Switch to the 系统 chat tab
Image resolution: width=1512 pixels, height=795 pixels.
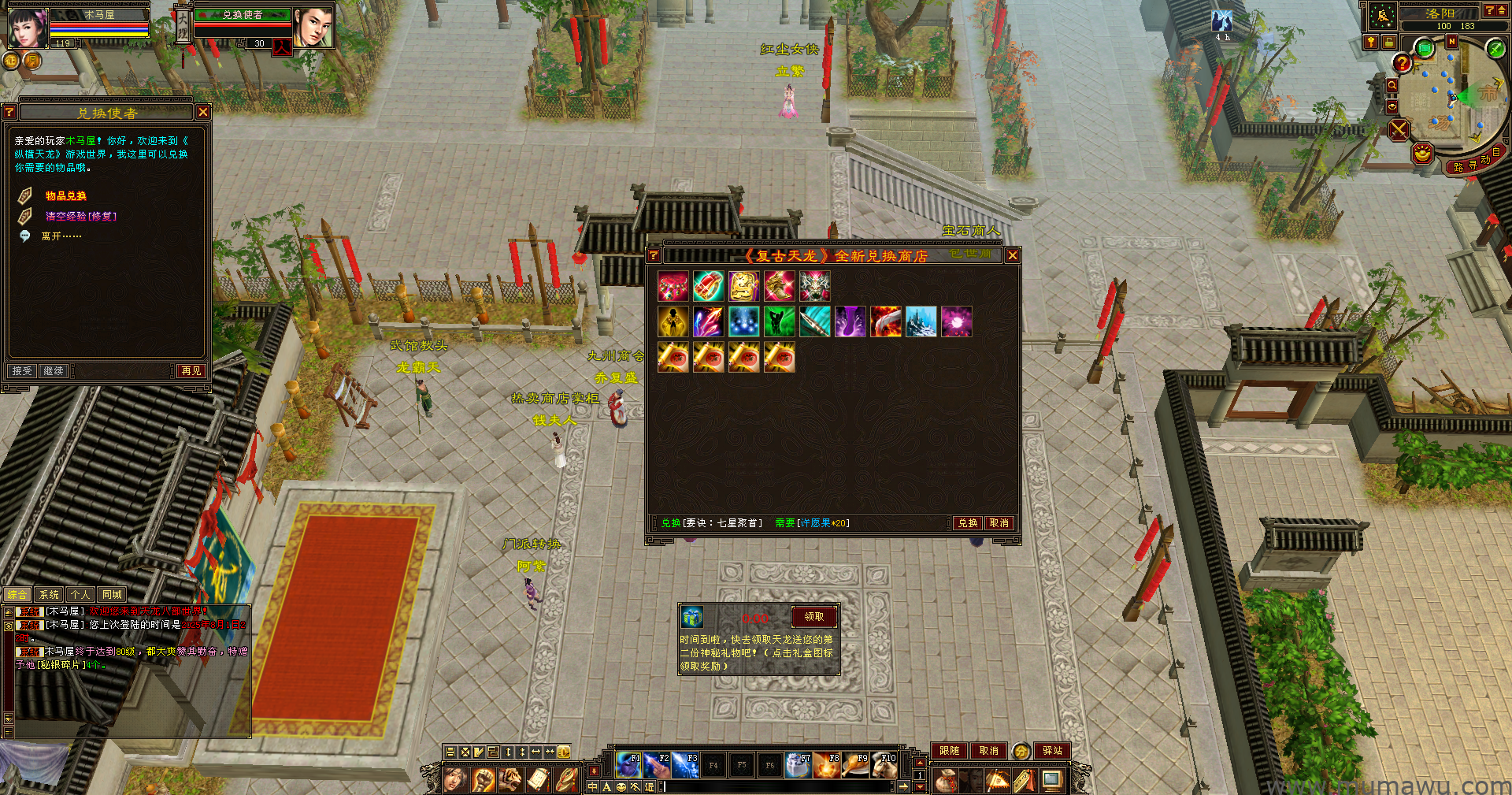[x=49, y=595]
